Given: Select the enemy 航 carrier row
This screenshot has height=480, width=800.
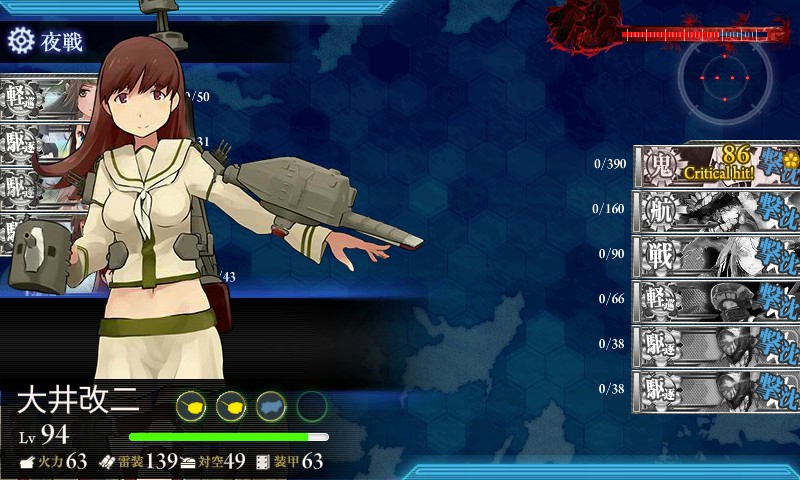Looking at the screenshot, I should pyautogui.click(x=716, y=210).
